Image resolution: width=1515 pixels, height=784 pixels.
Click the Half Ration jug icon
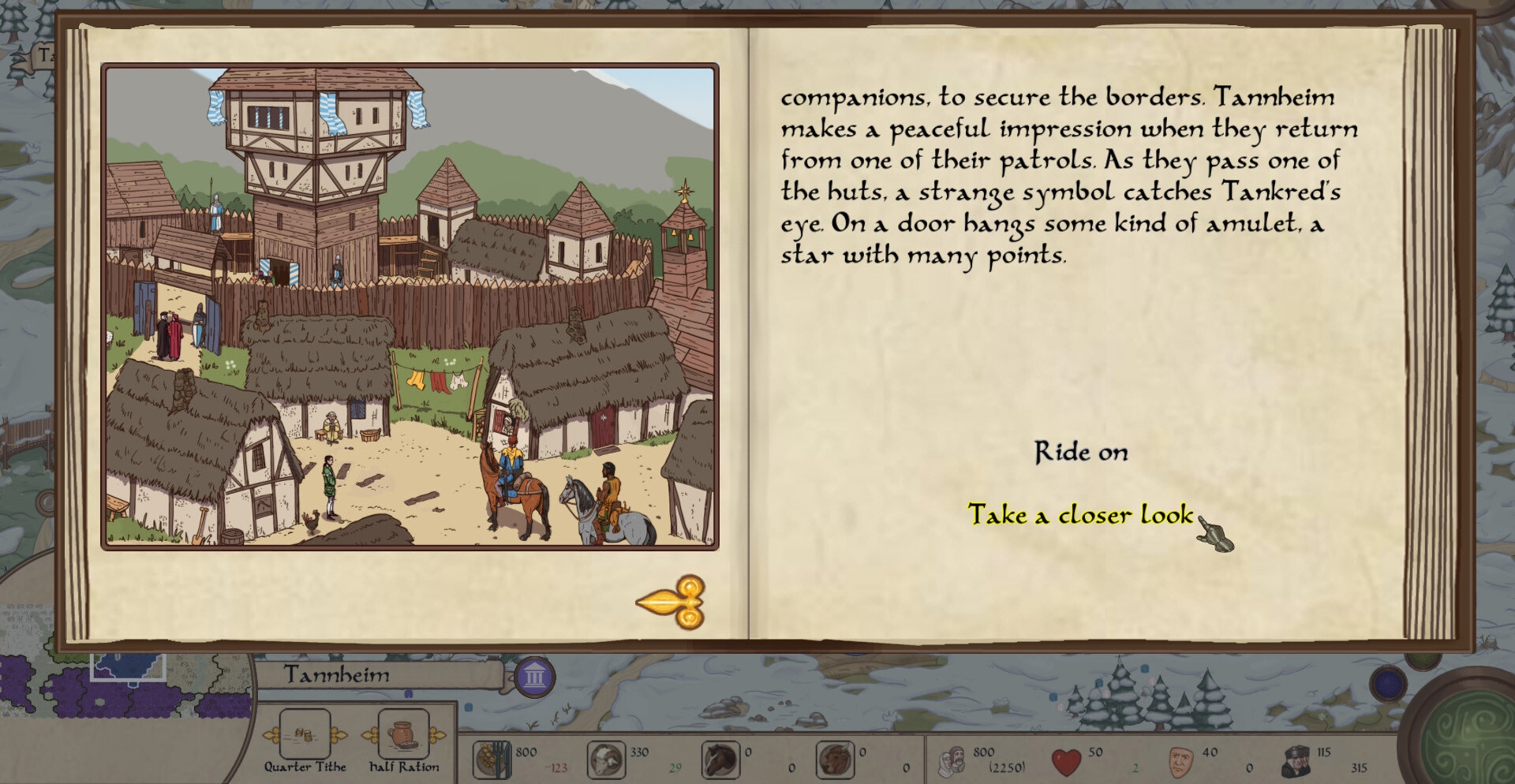(x=403, y=734)
